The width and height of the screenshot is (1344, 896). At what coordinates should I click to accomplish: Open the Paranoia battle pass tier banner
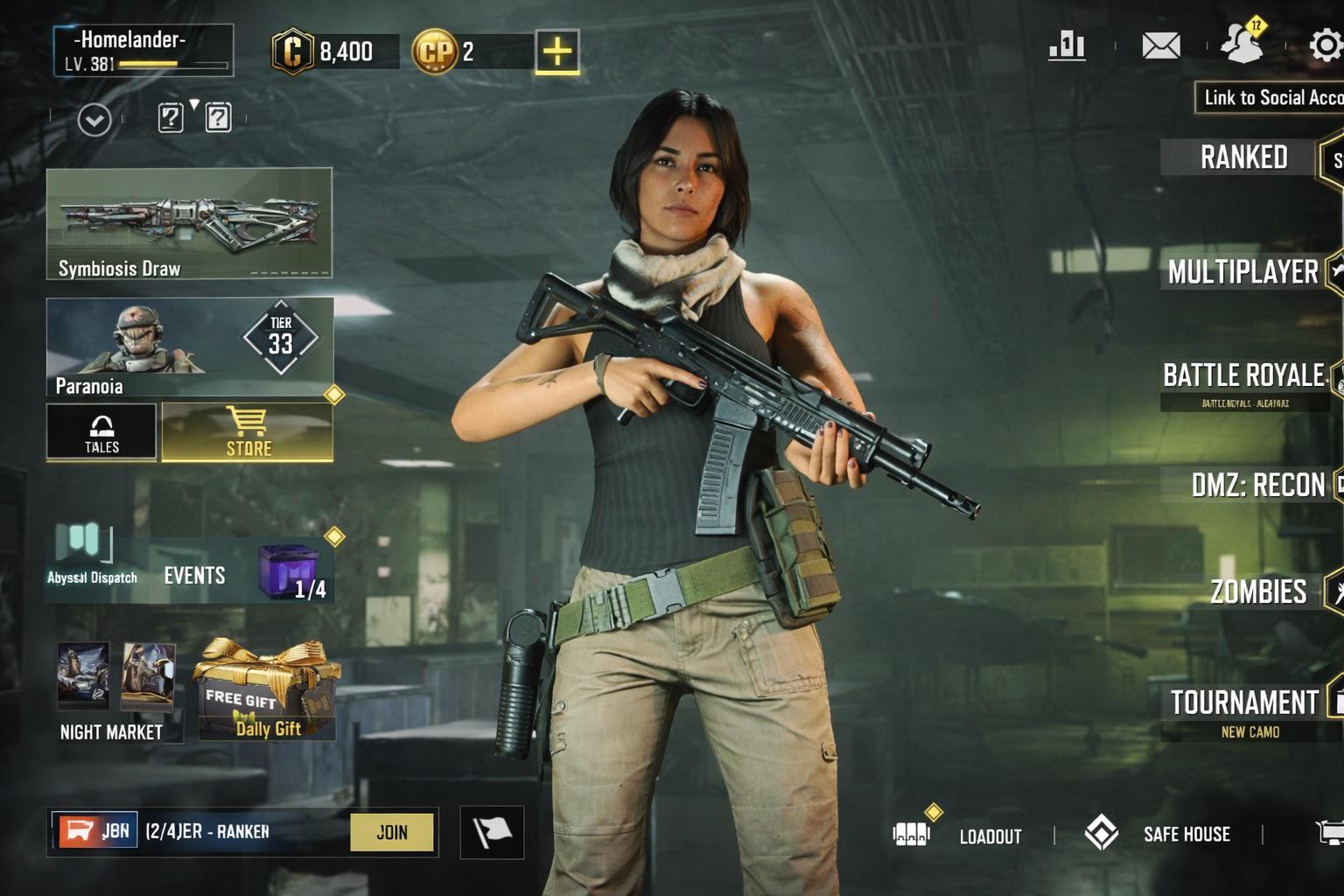click(x=189, y=347)
